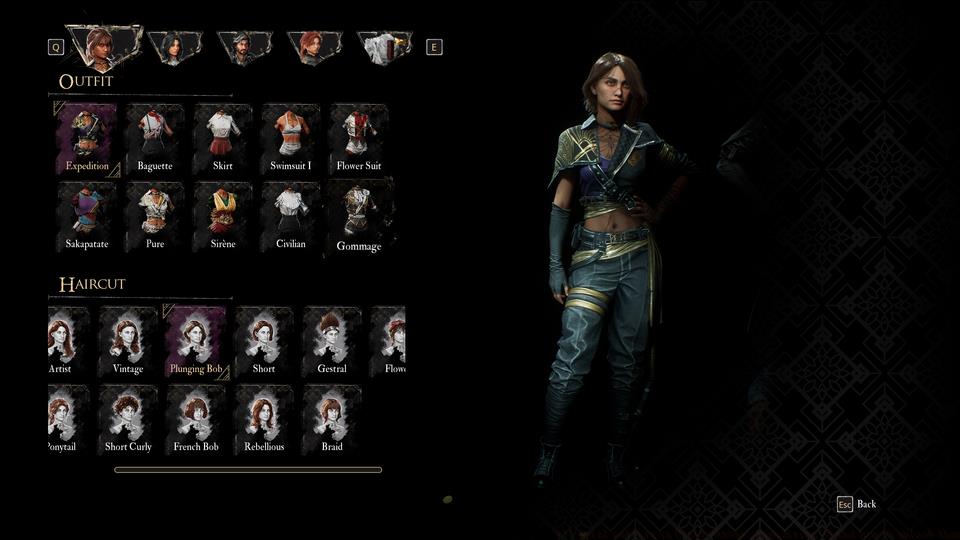Select the Expedition outfit
The width and height of the screenshot is (960, 540).
87,139
